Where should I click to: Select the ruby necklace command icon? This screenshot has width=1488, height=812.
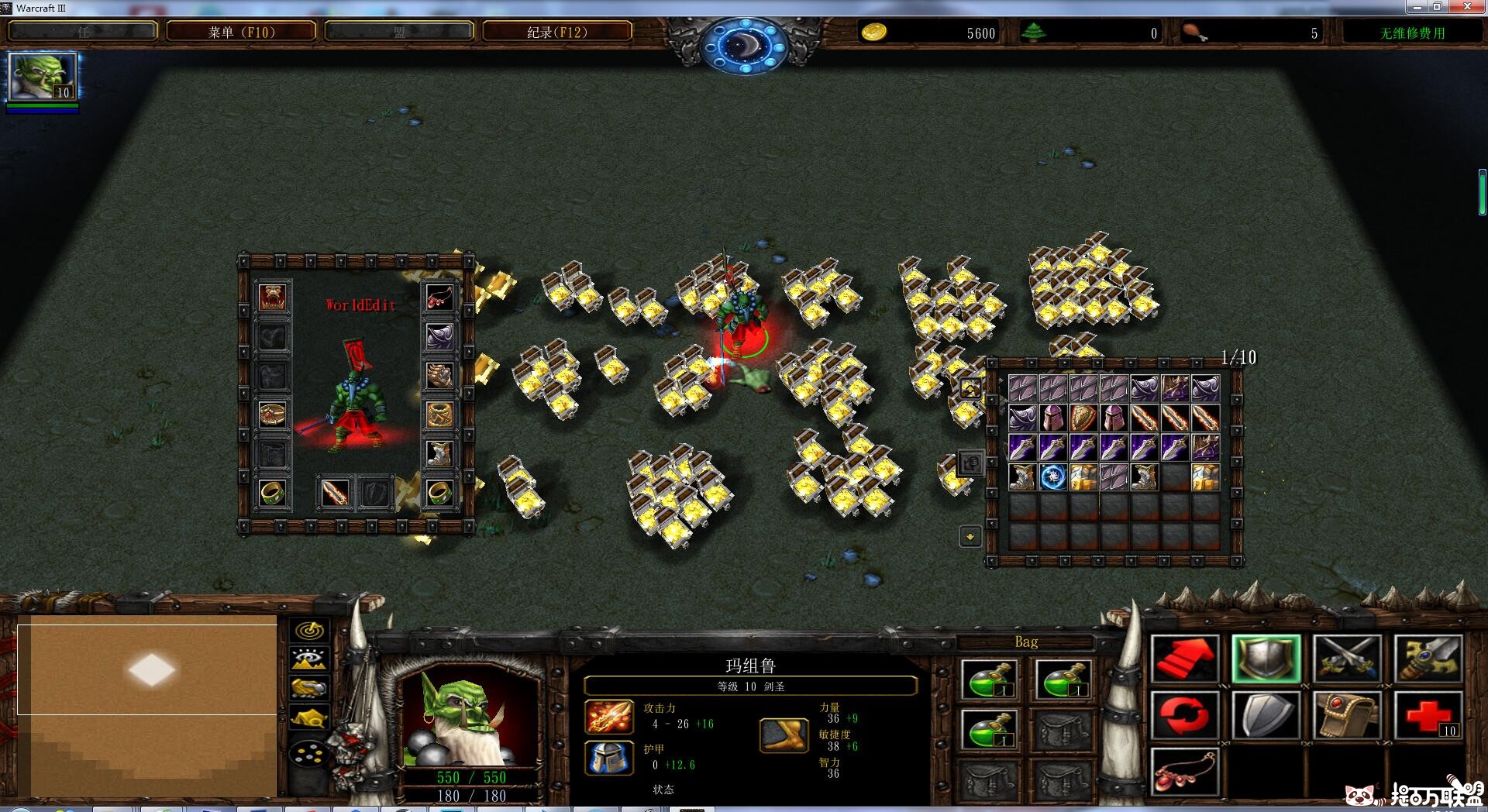click(1184, 771)
